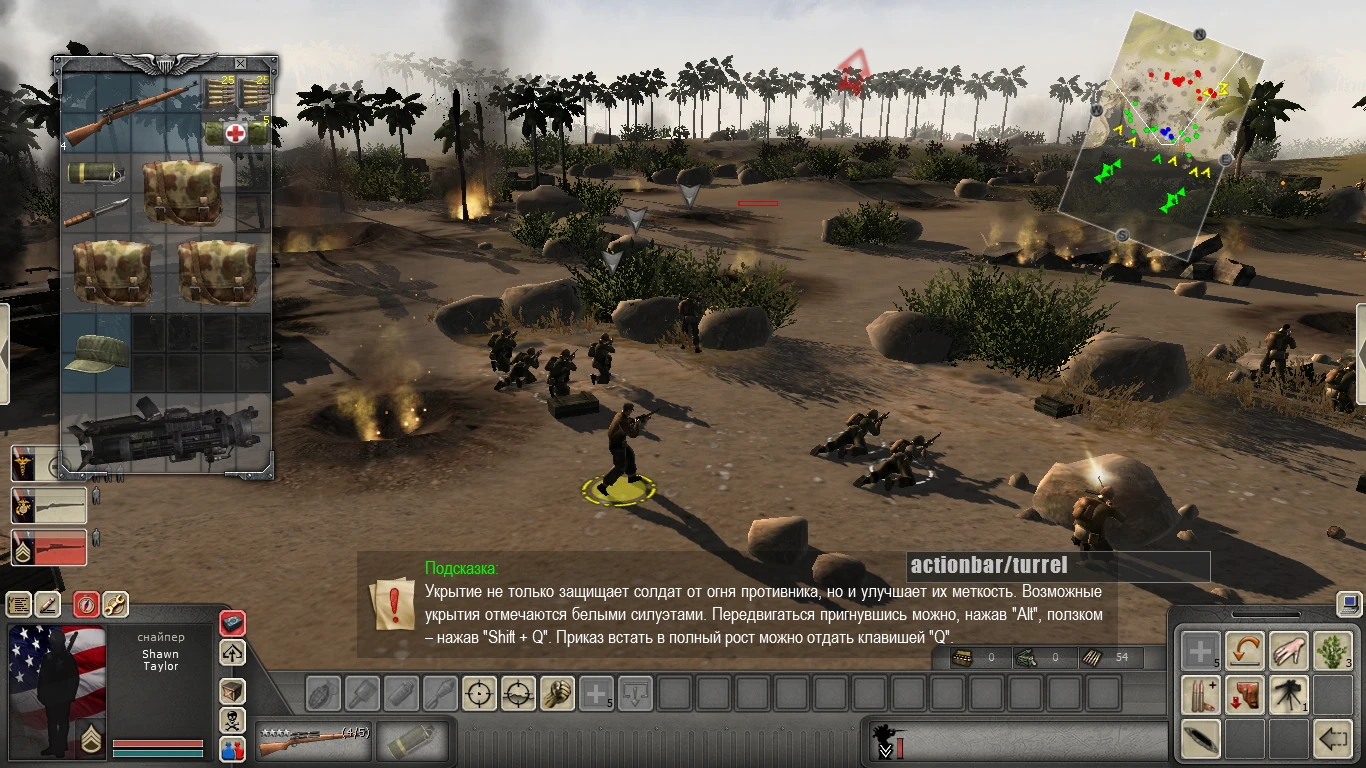Close the soldier's inventory panel
Viewport: 1366px width, 768px height.
click(239, 64)
